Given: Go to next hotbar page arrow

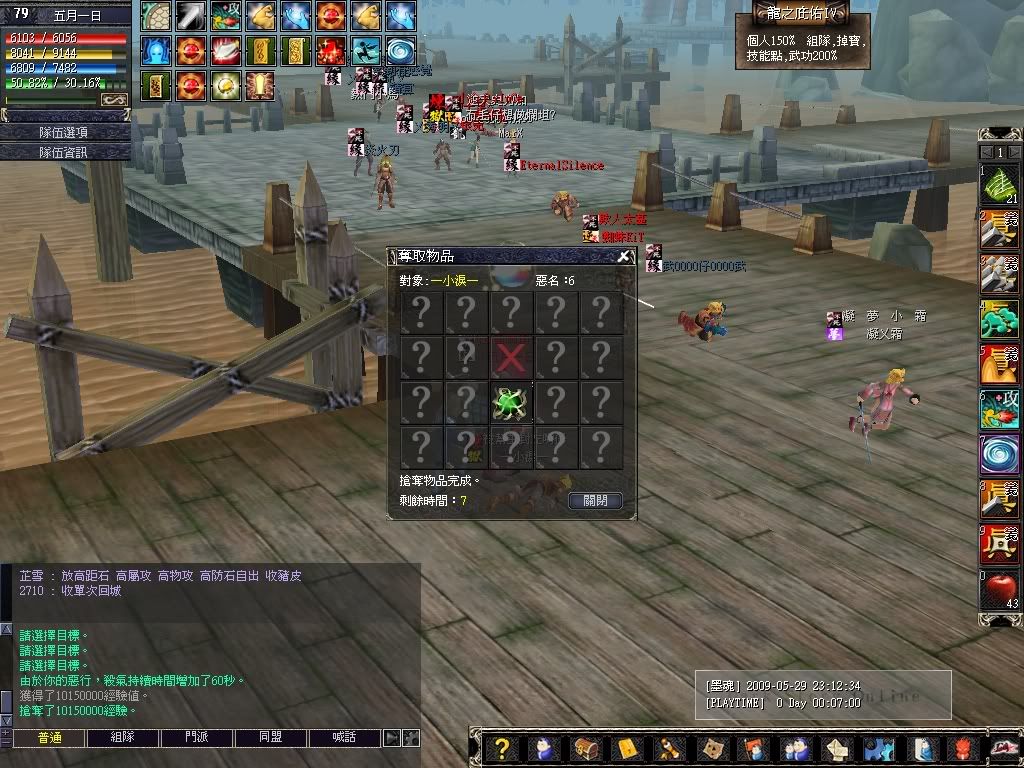Looking at the screenshot, I should [x=1015, y=152].
